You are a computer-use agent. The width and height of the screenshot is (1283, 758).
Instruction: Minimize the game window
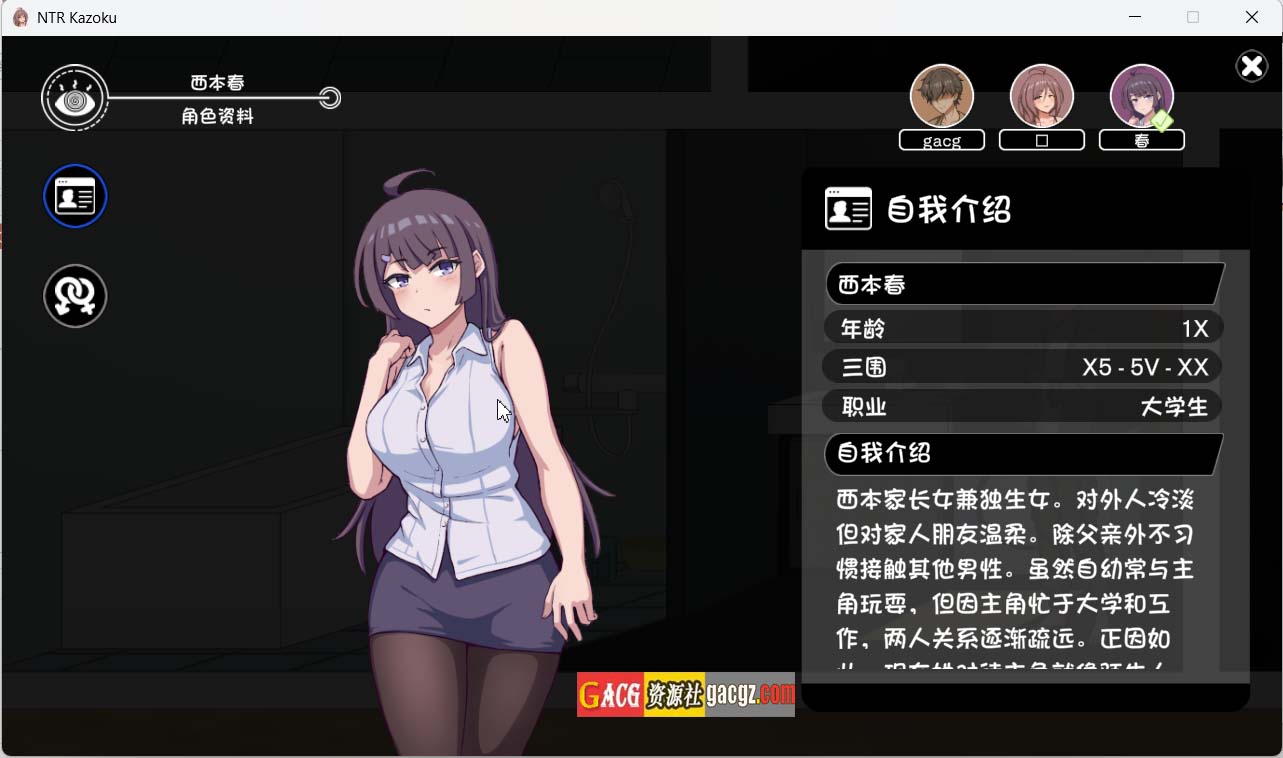(x=1135, y=17)
